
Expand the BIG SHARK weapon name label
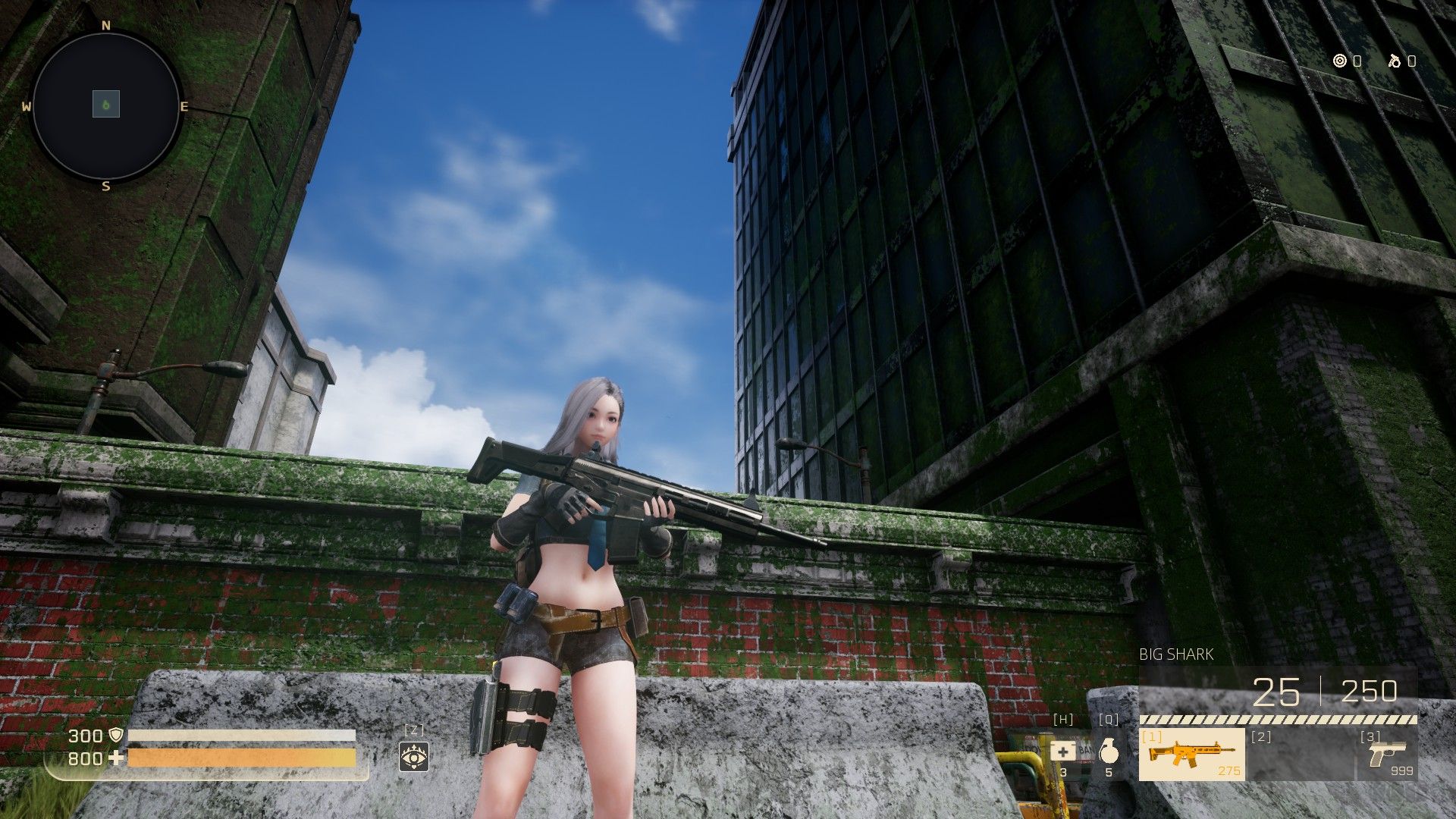(1177, 653)
